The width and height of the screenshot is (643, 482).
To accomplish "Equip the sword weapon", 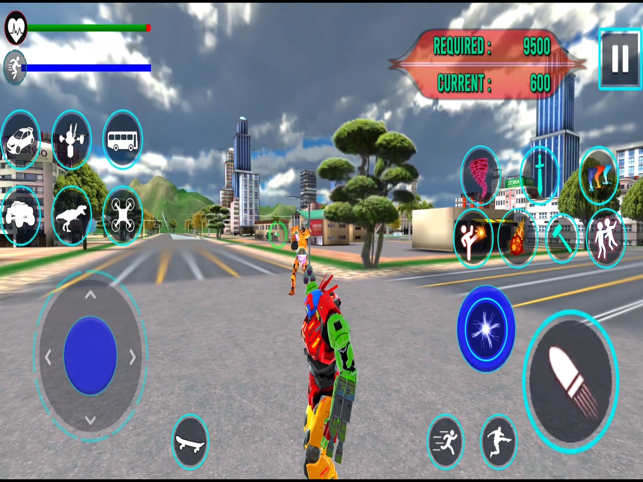I will click(x=539, y=175).
